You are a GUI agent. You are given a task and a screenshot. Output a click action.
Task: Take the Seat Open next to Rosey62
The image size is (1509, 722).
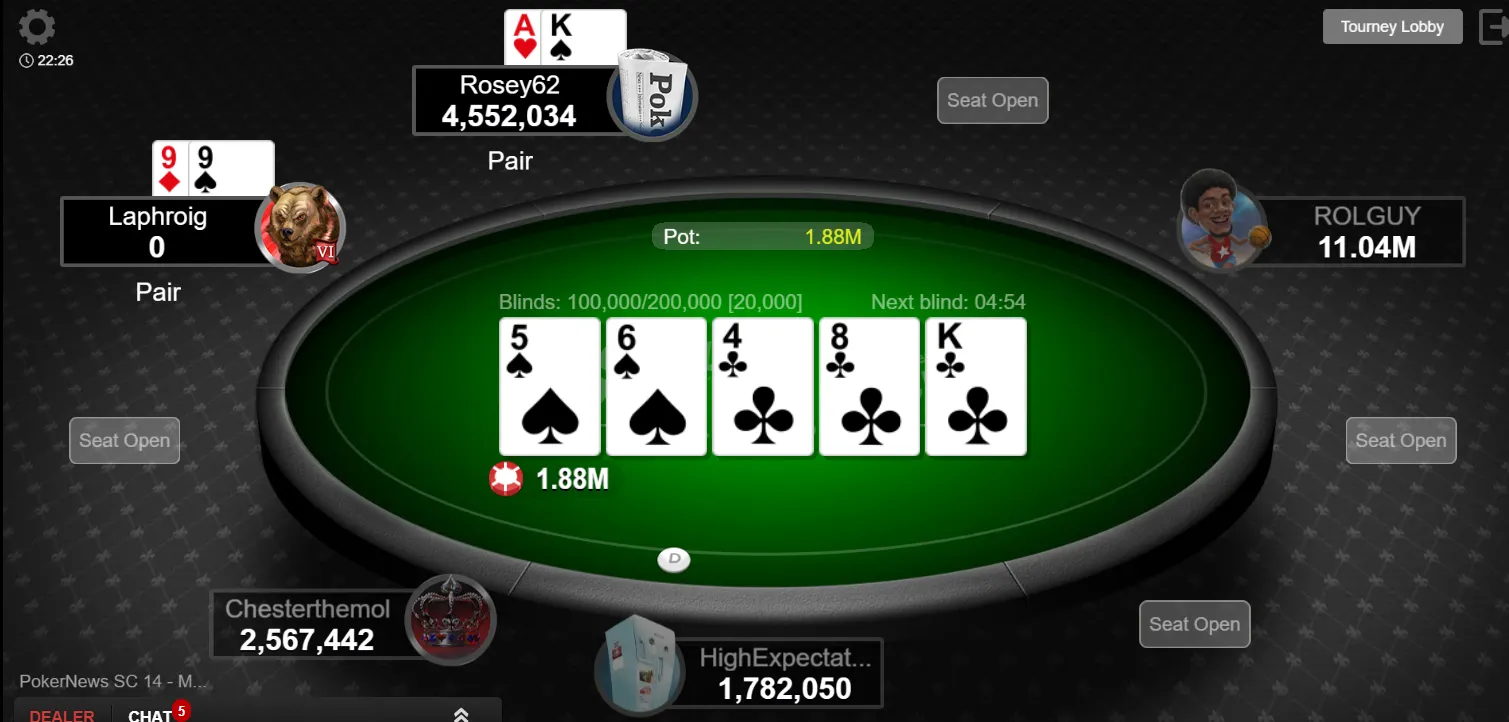click(992, 100)
